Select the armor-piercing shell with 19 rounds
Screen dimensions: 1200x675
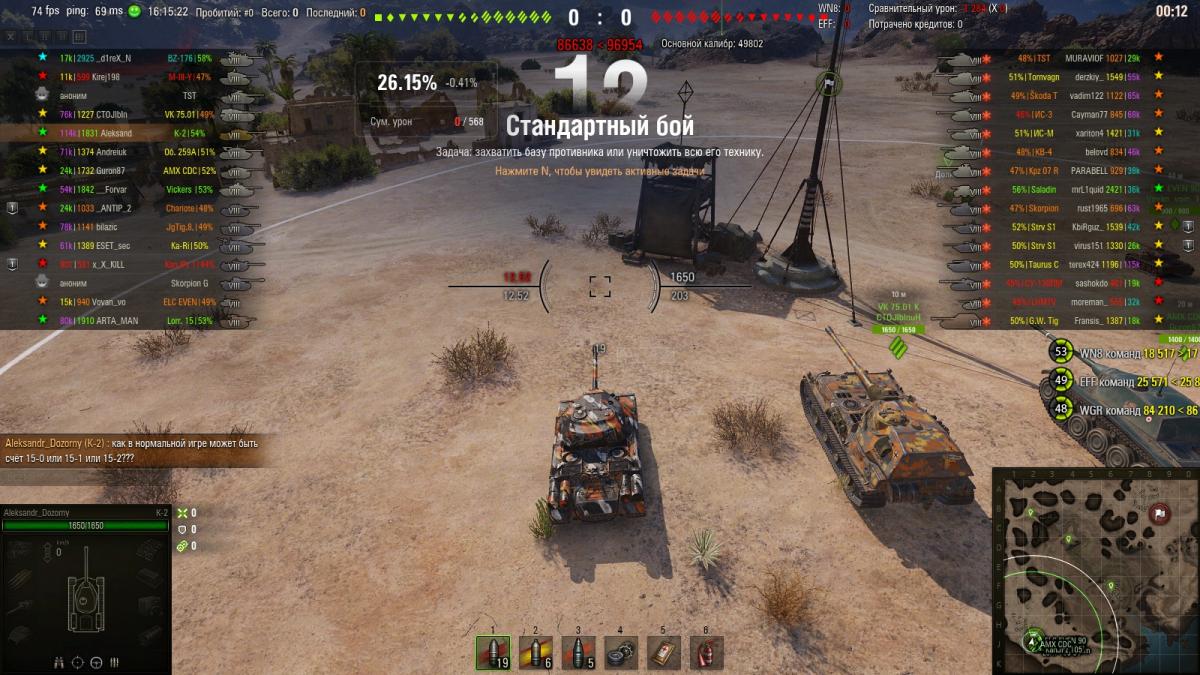(x=493, y=653)
